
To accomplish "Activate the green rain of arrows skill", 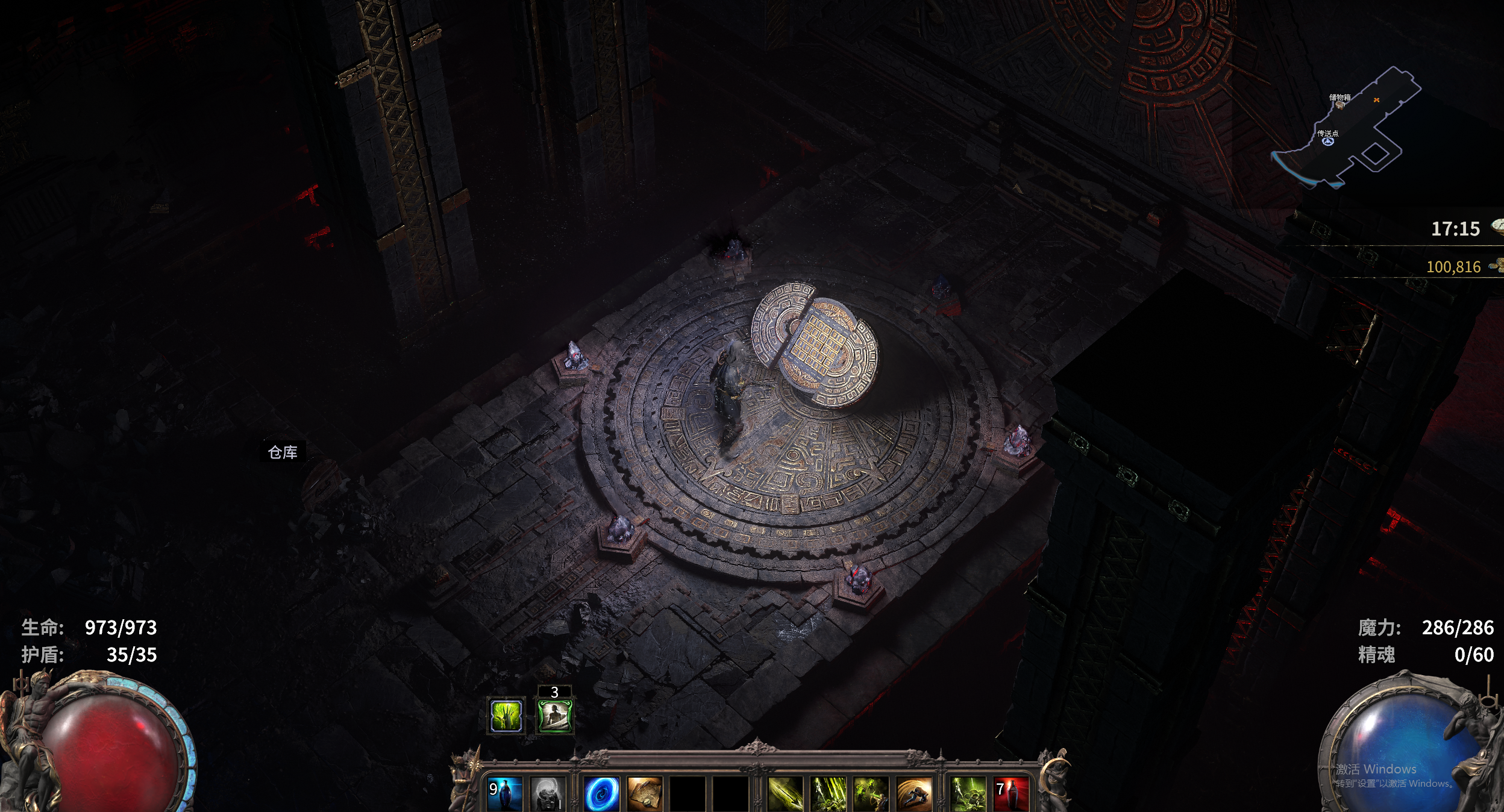I will [828, 794].
